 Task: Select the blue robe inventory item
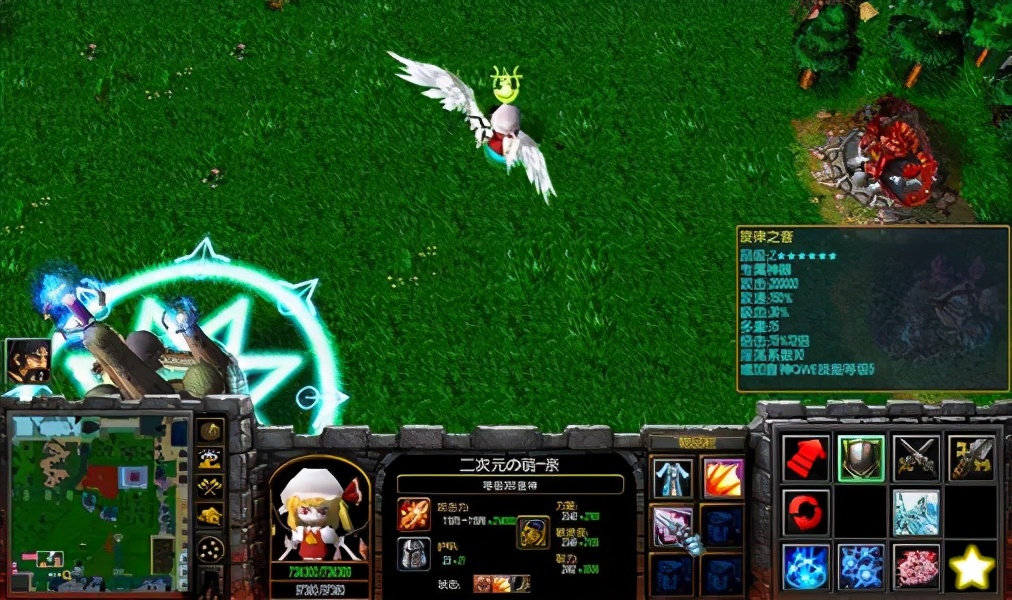673,478
